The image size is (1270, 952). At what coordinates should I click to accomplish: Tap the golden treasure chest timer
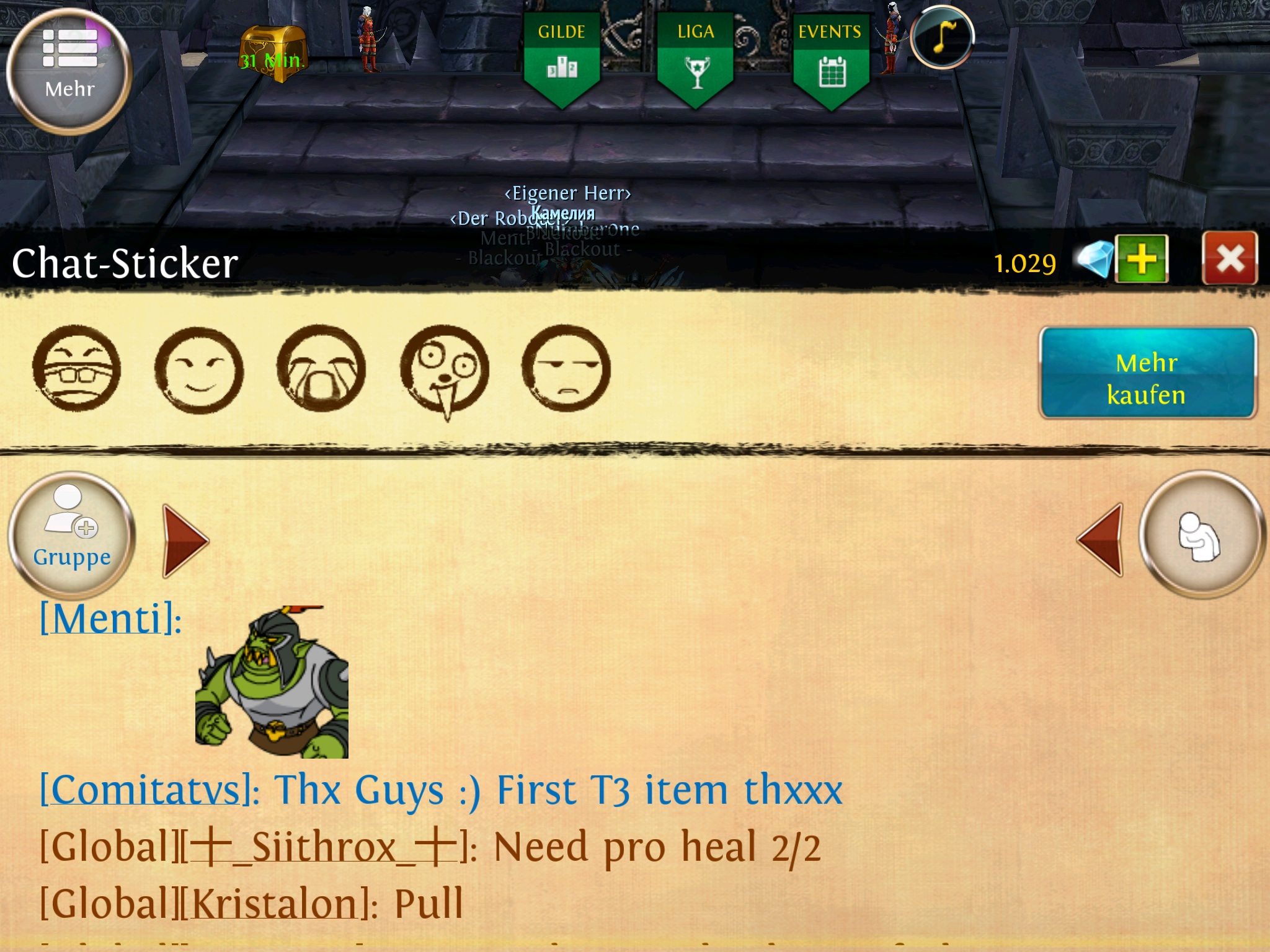[273, 55]
